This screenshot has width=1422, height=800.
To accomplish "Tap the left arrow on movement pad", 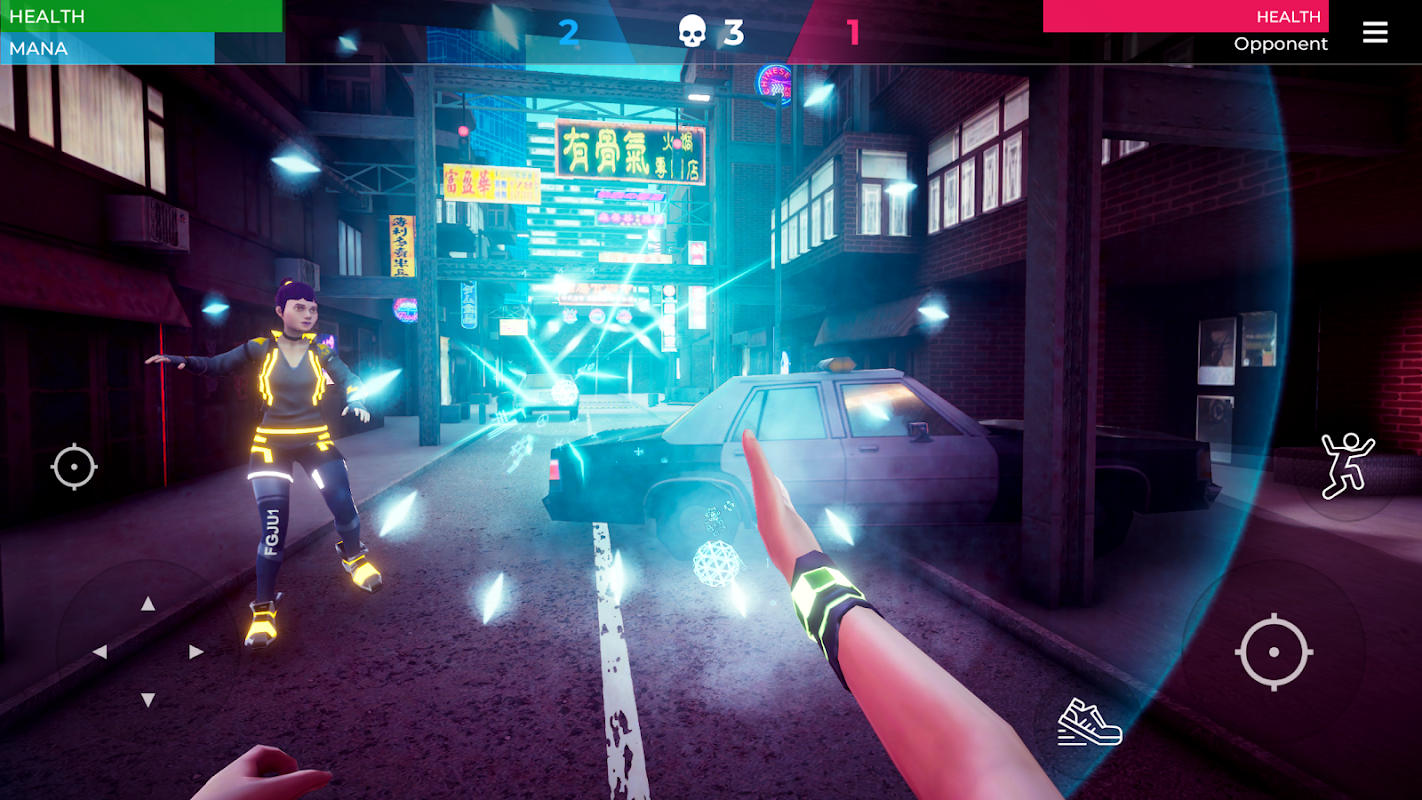I will pos(100,652).
